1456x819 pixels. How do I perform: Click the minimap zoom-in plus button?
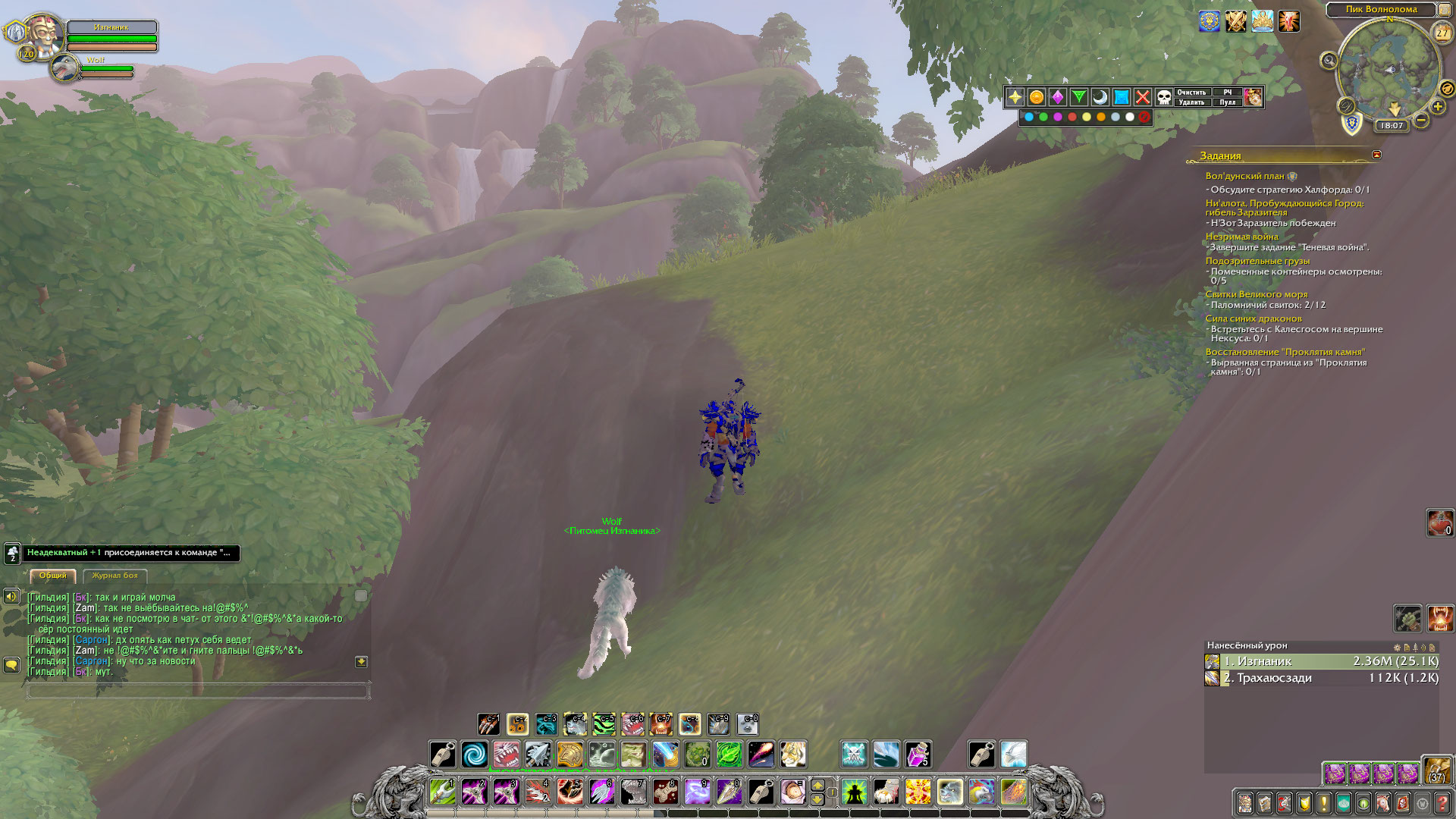tap(1438, 107)
